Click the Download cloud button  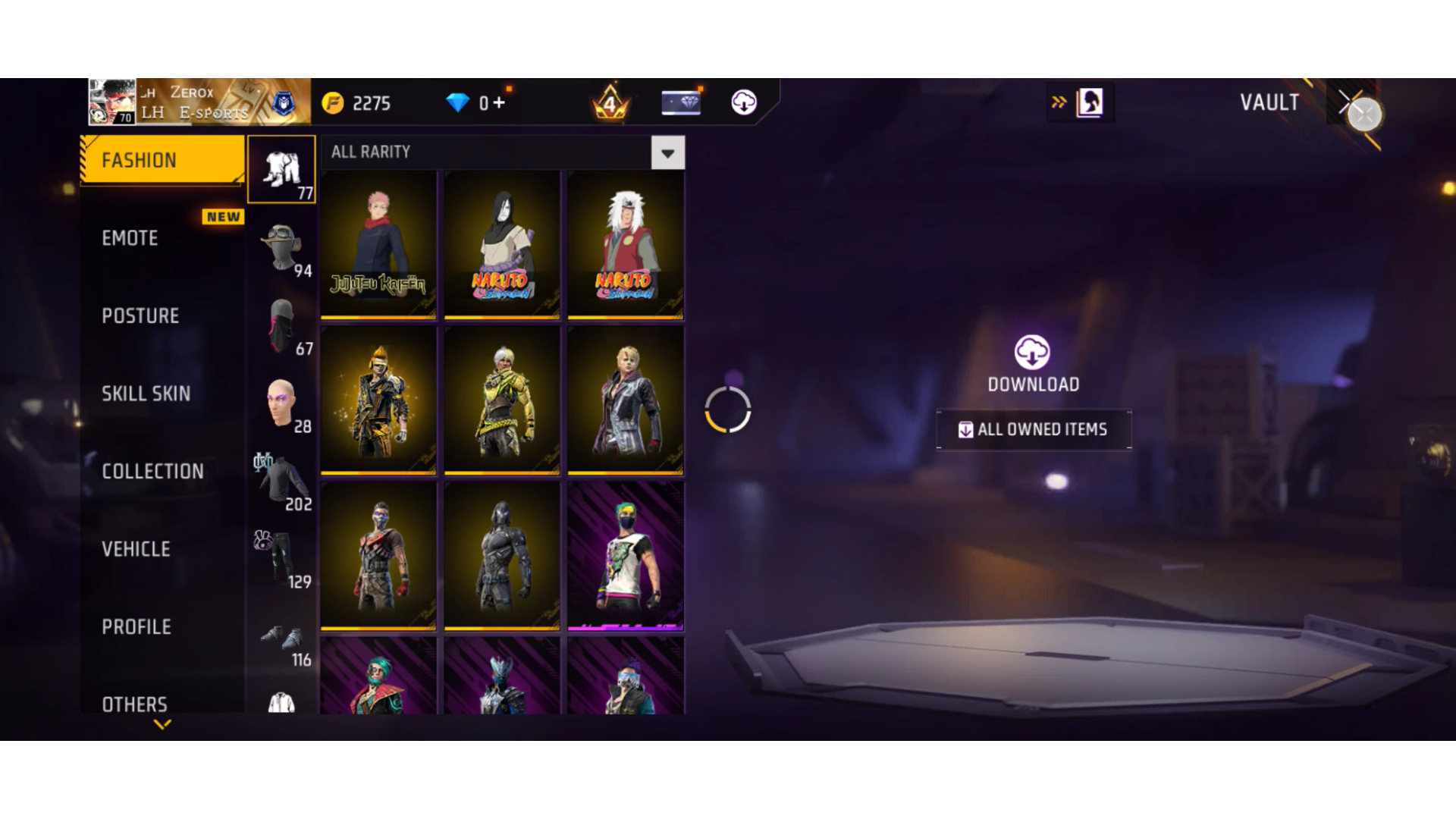point(1032,353)
